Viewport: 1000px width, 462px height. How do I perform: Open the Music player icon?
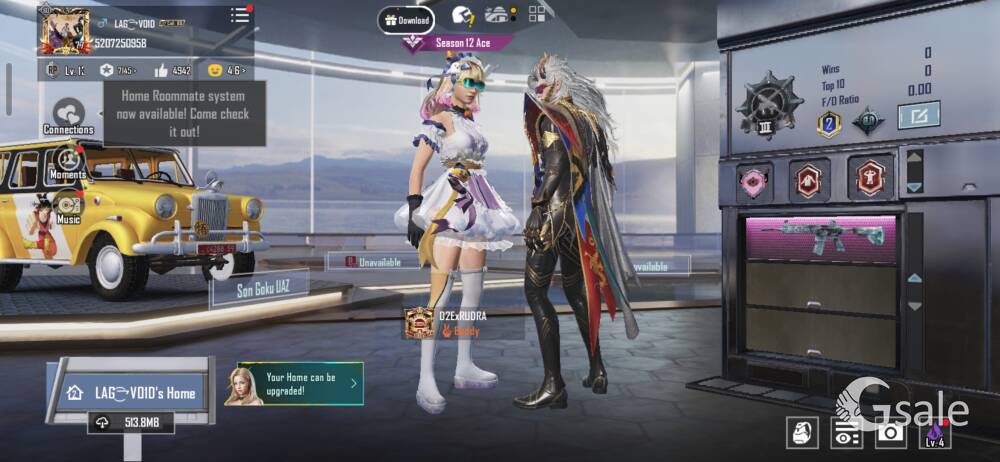68,207
